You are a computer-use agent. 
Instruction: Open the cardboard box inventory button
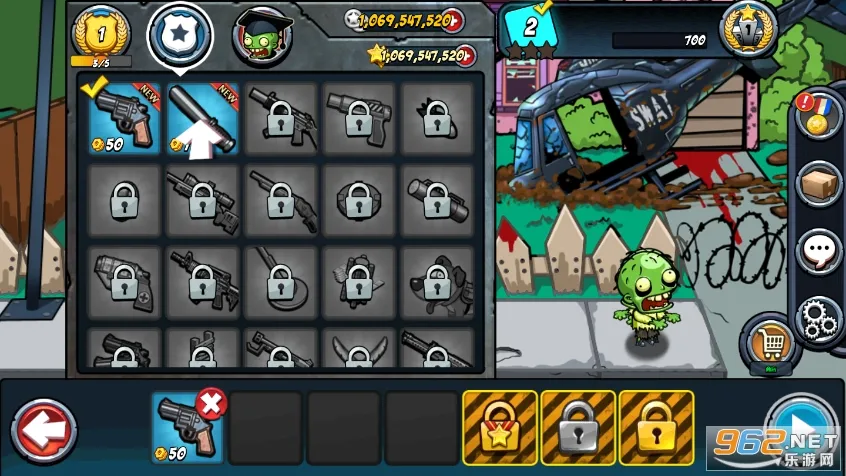click(x=819, y=185)
